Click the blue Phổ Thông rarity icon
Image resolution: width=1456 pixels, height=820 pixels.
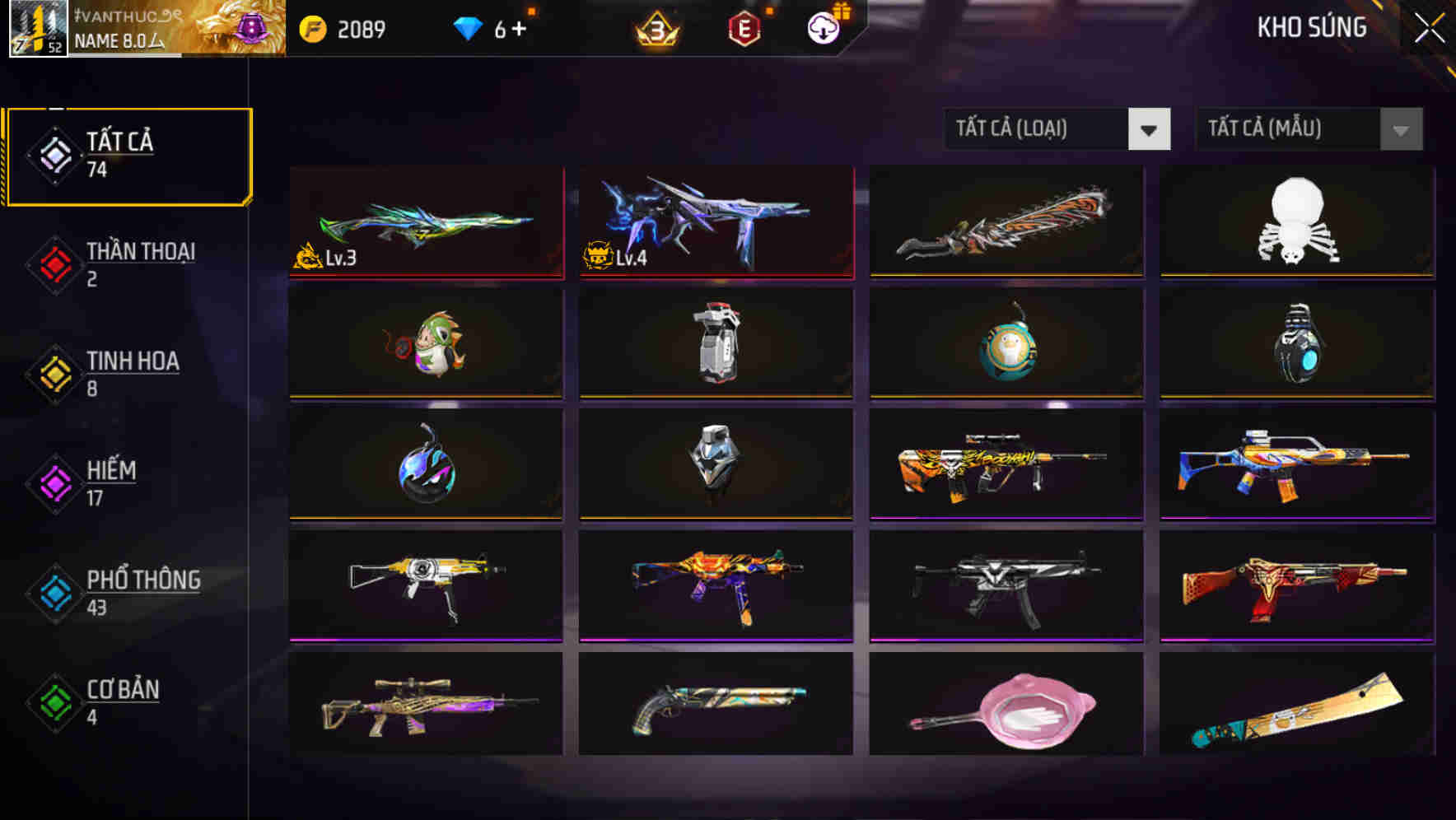(55, 593)
